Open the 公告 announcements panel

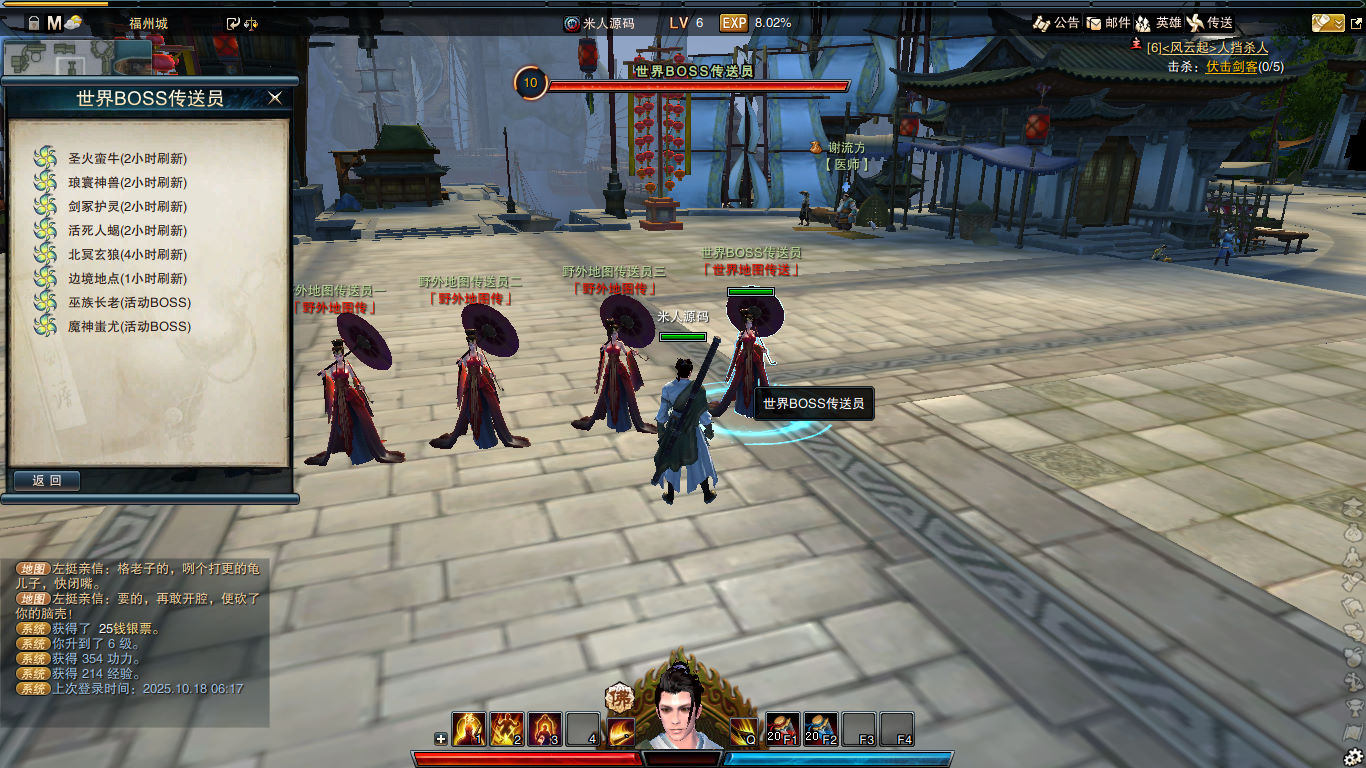1056,23
